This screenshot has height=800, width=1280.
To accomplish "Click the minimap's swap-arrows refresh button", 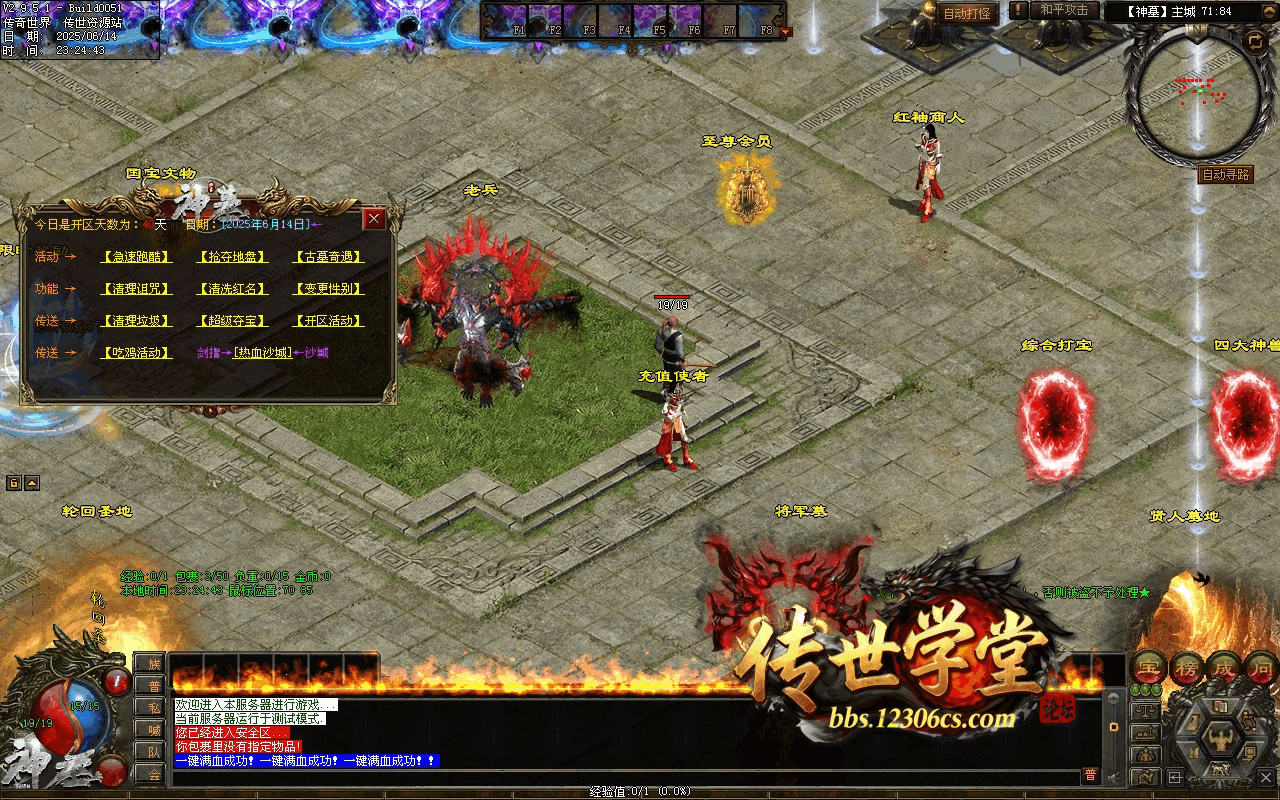I will point(1254,40).
